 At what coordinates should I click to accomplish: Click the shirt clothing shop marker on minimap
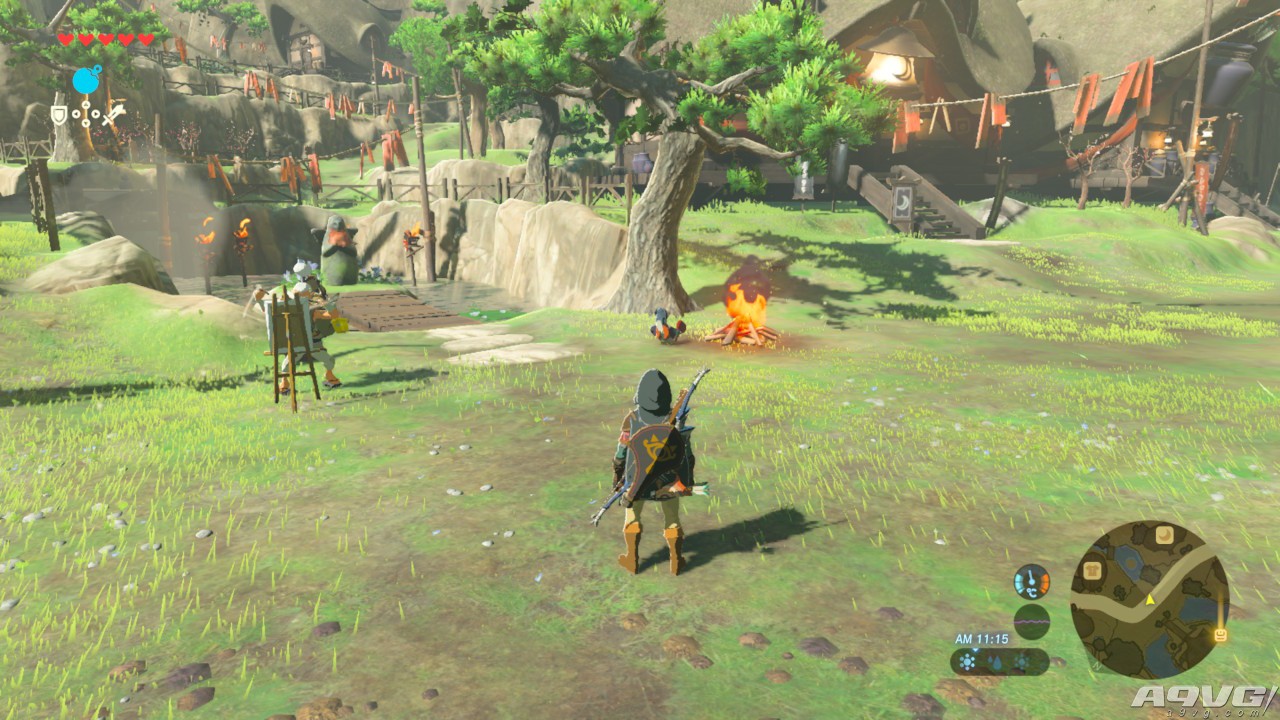[1091, 570]
